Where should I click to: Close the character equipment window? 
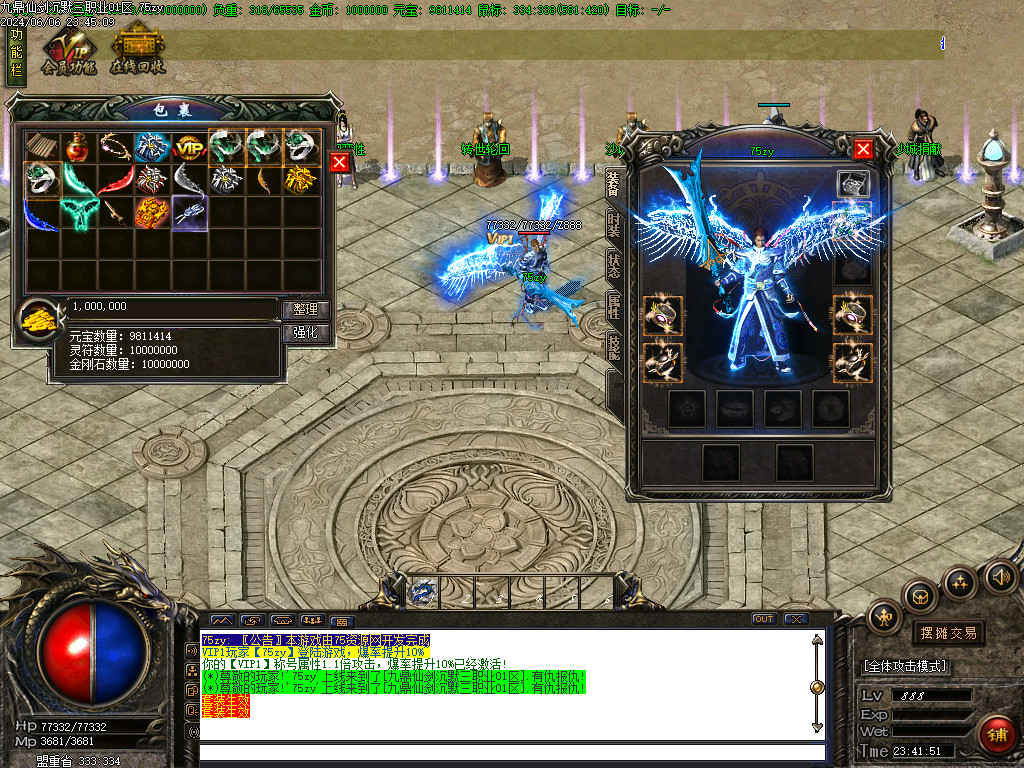[863, 149]
